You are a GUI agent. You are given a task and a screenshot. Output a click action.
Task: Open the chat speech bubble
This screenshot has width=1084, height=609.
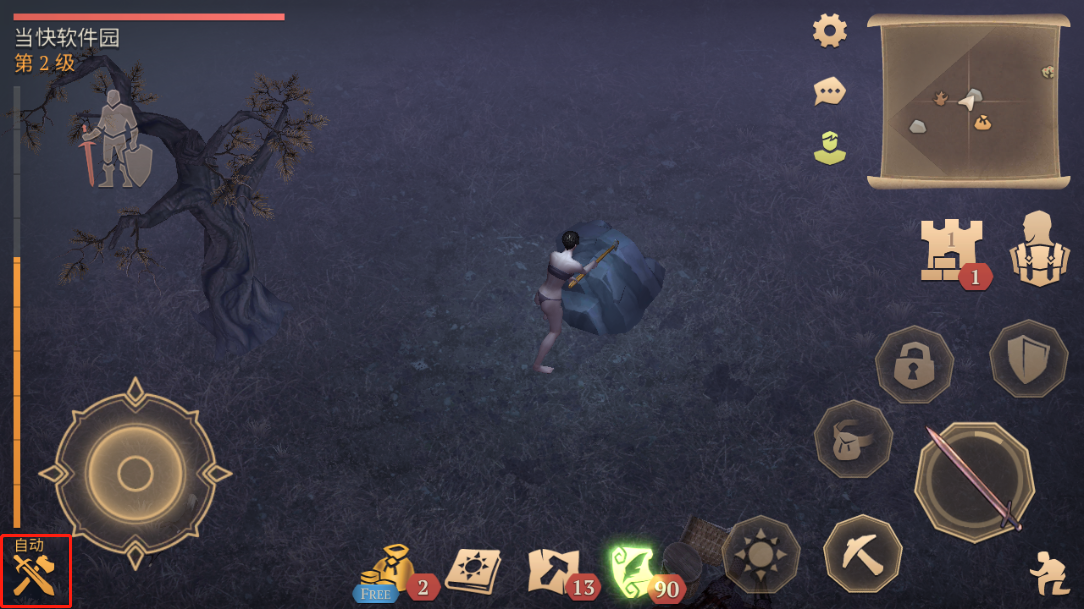point(829,92)
